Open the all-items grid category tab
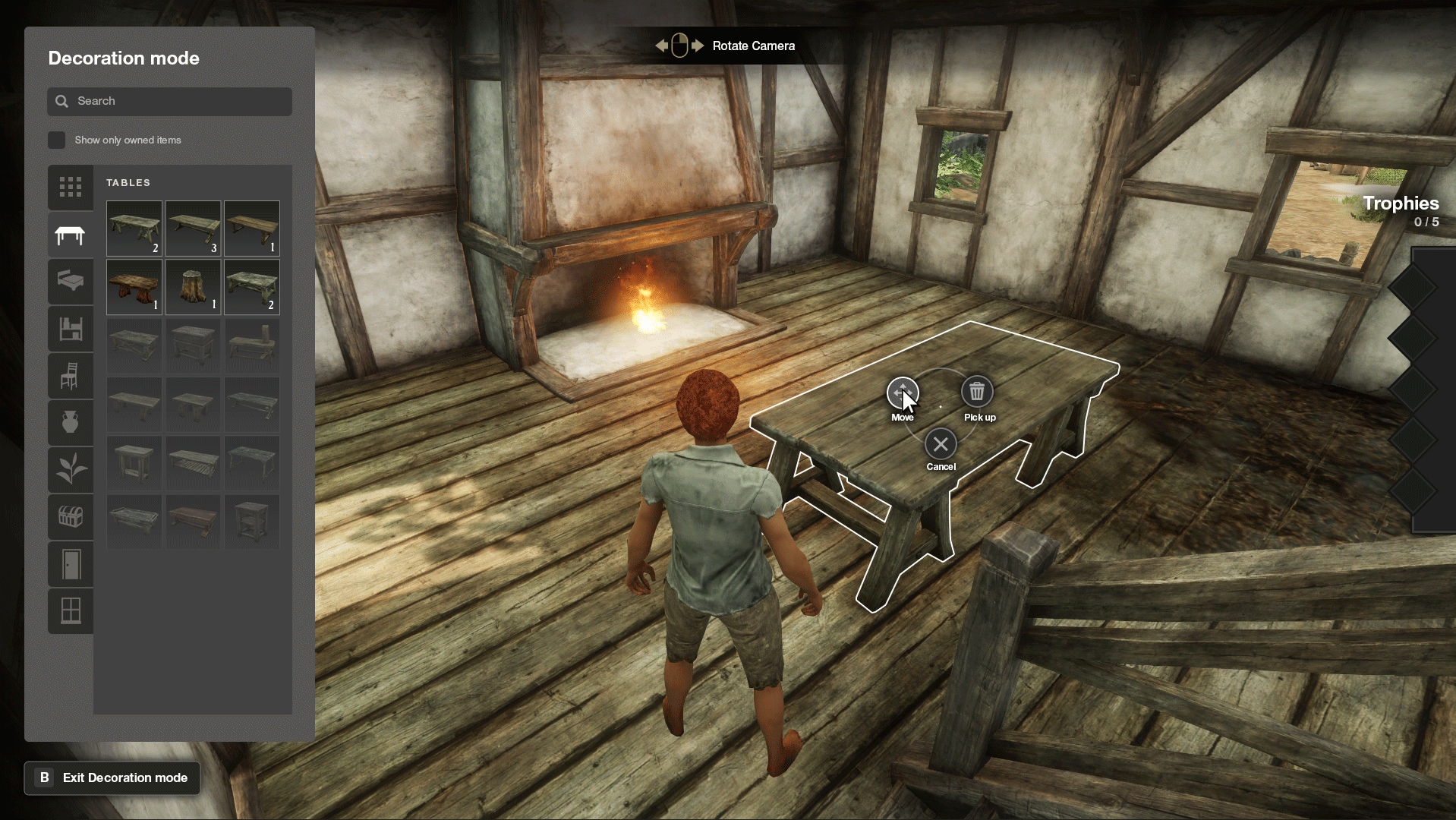This screenshot has width=1456, height=820. [71, 187]
